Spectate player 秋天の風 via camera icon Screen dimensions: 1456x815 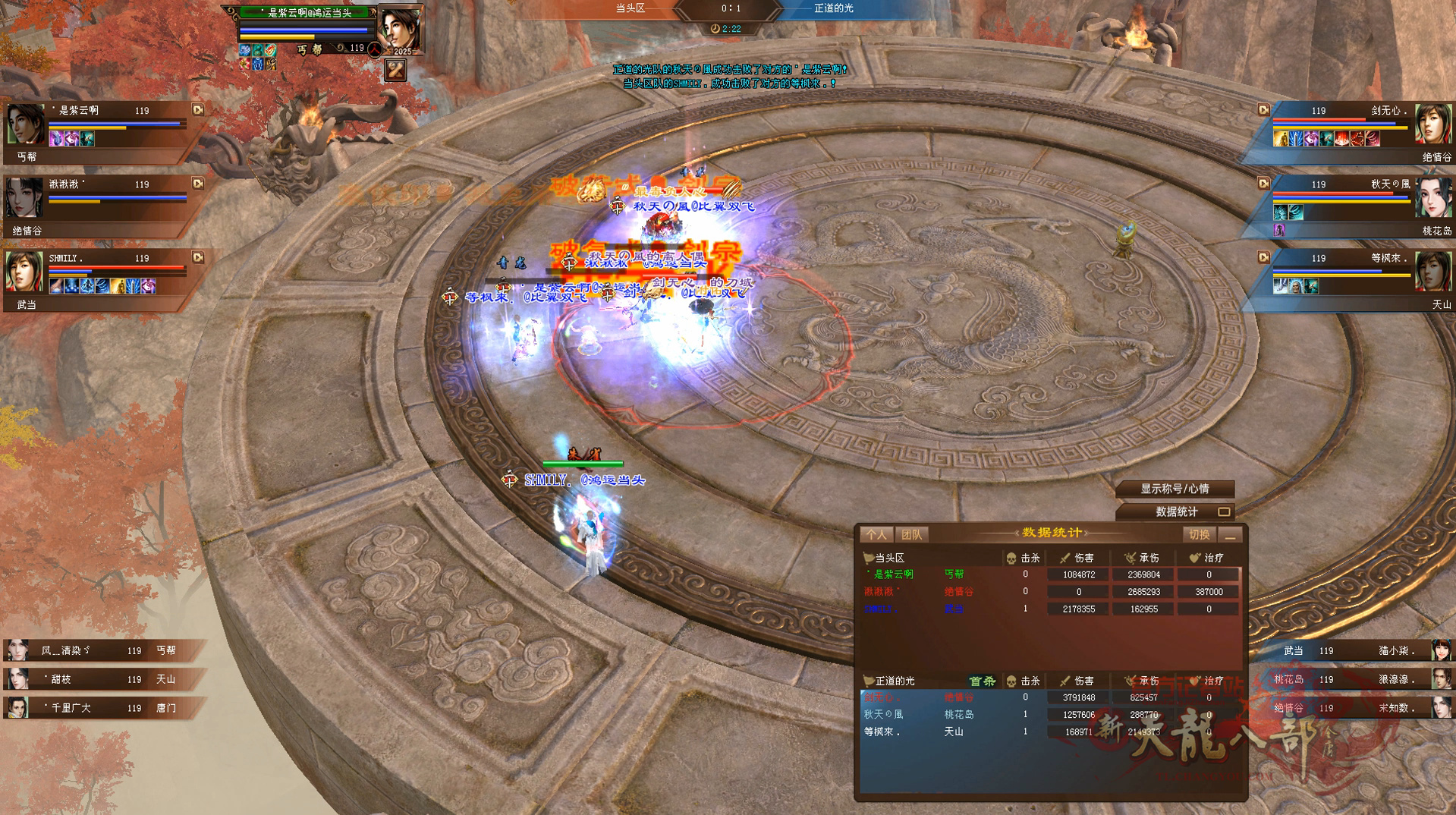tap(1263, 184)
